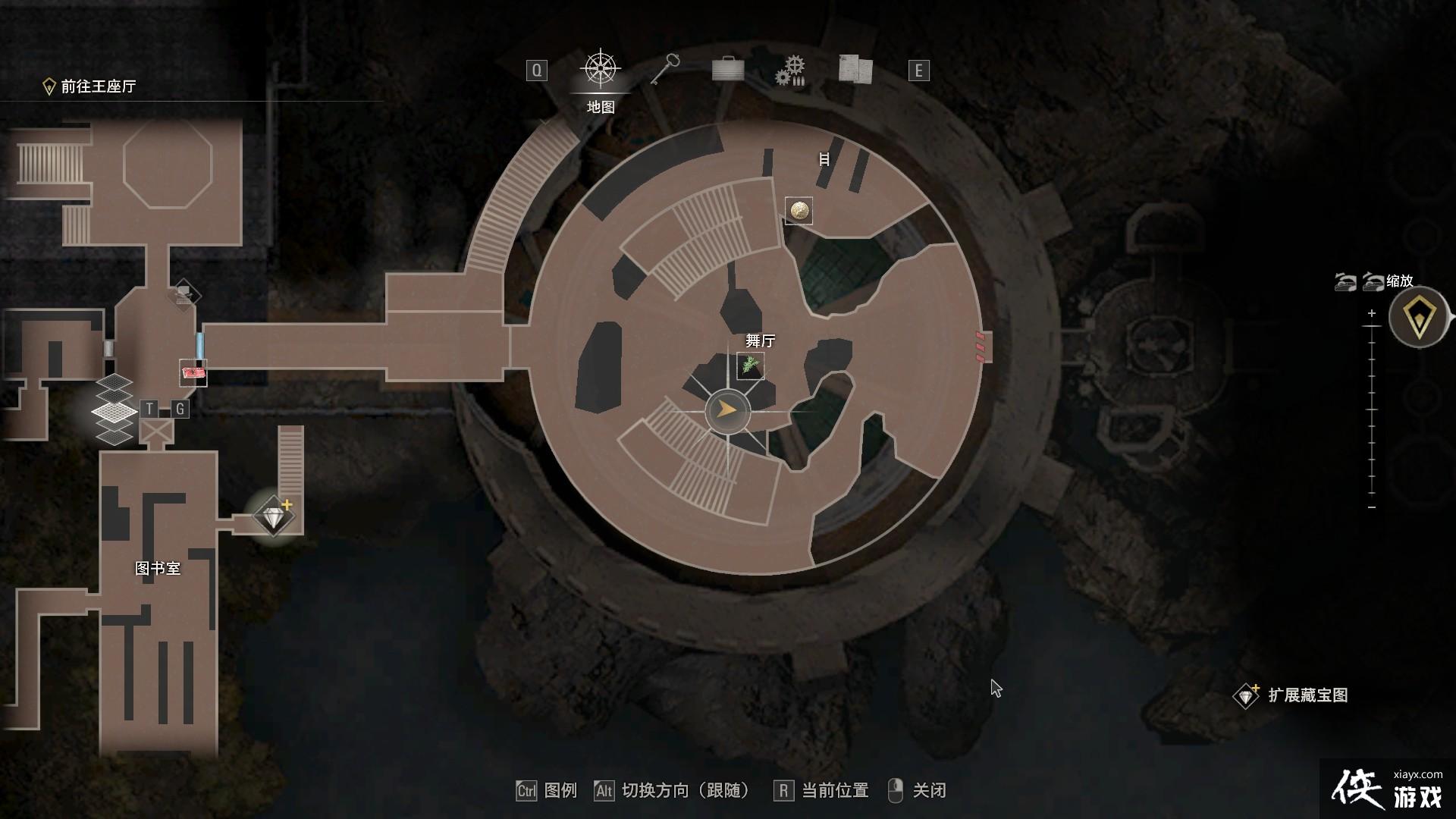The width and height of the screenshot is (1456, 819).
Task: Click the gold coin treasure icon on the map
Action: coord(799,210)
